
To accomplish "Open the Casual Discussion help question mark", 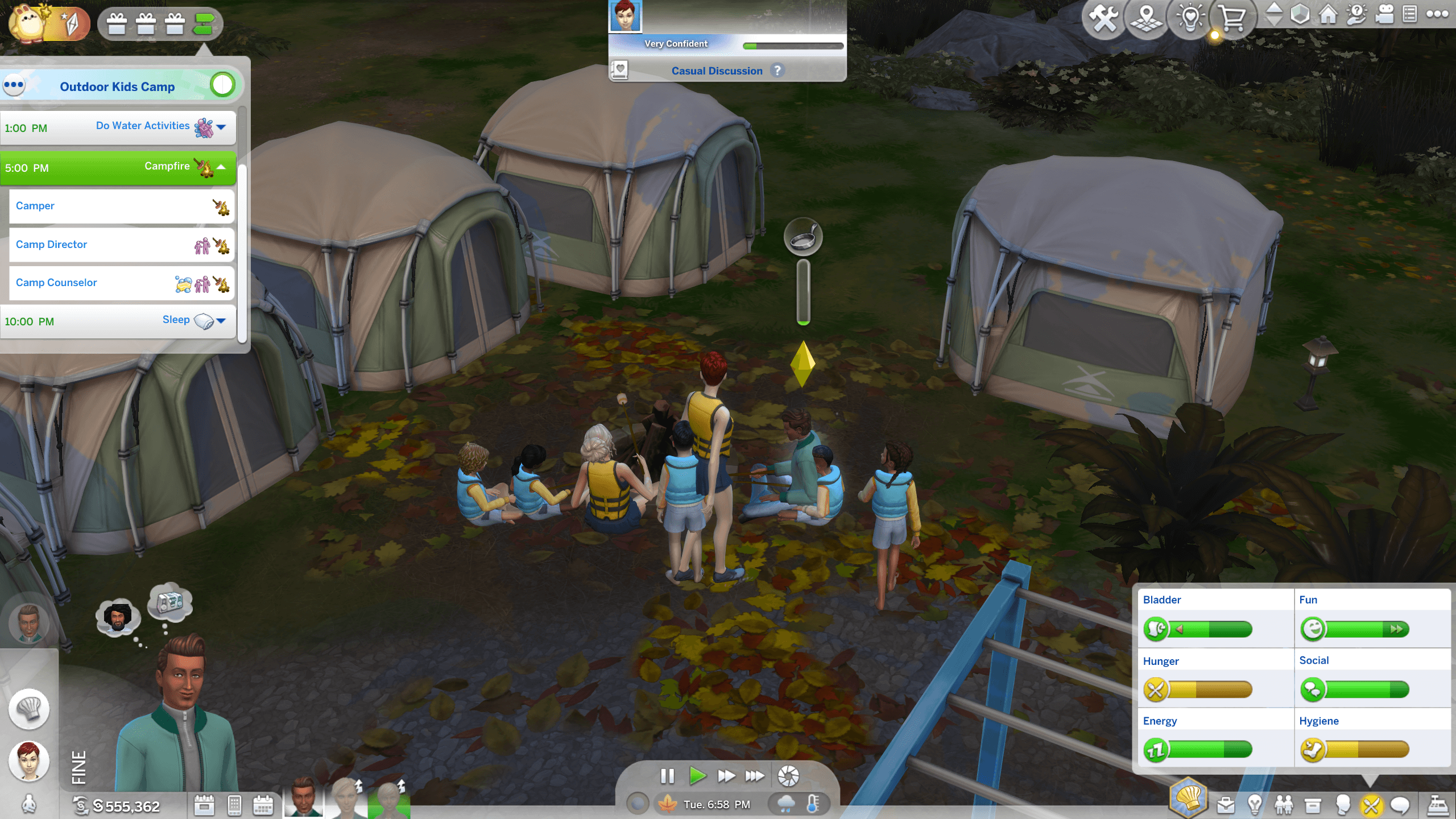I will pyautogui.click(x=777, y=71).
